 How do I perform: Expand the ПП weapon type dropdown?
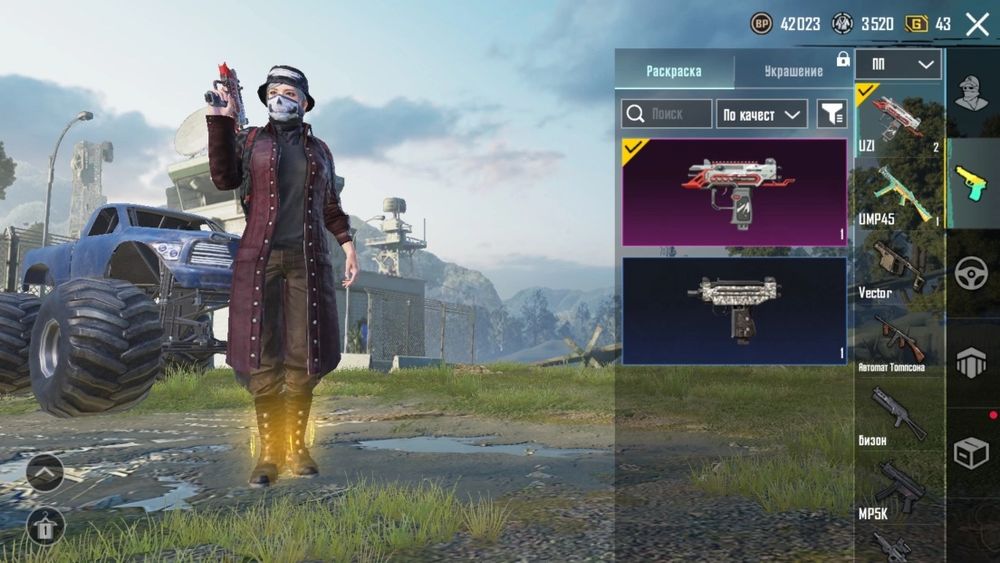point(899,65)
